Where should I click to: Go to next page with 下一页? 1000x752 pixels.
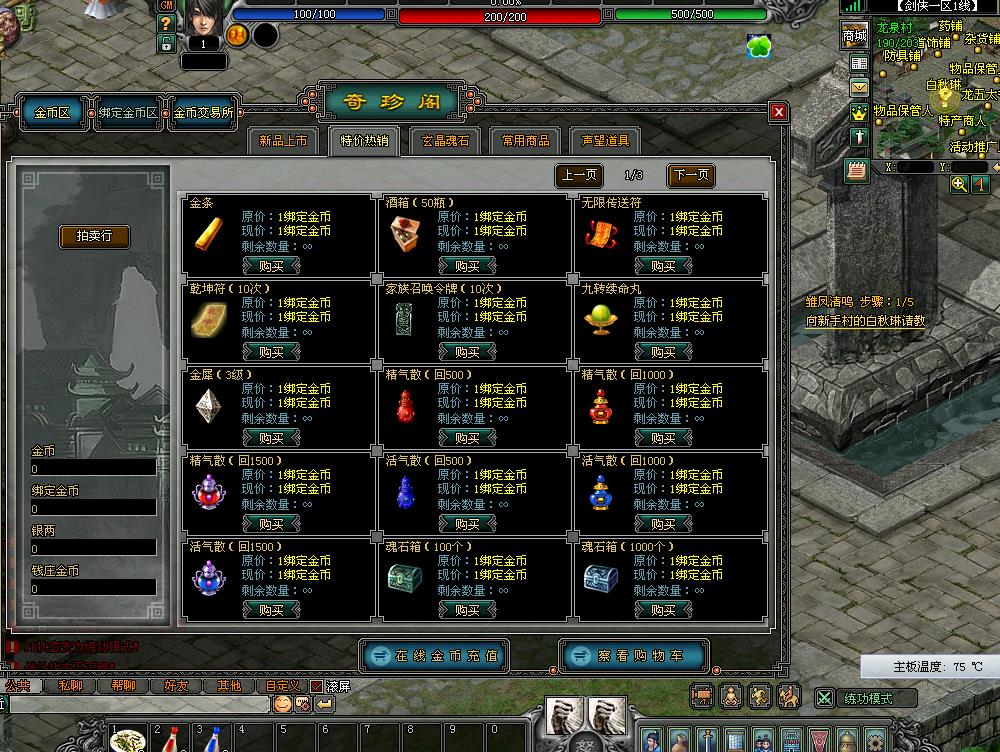690,175
